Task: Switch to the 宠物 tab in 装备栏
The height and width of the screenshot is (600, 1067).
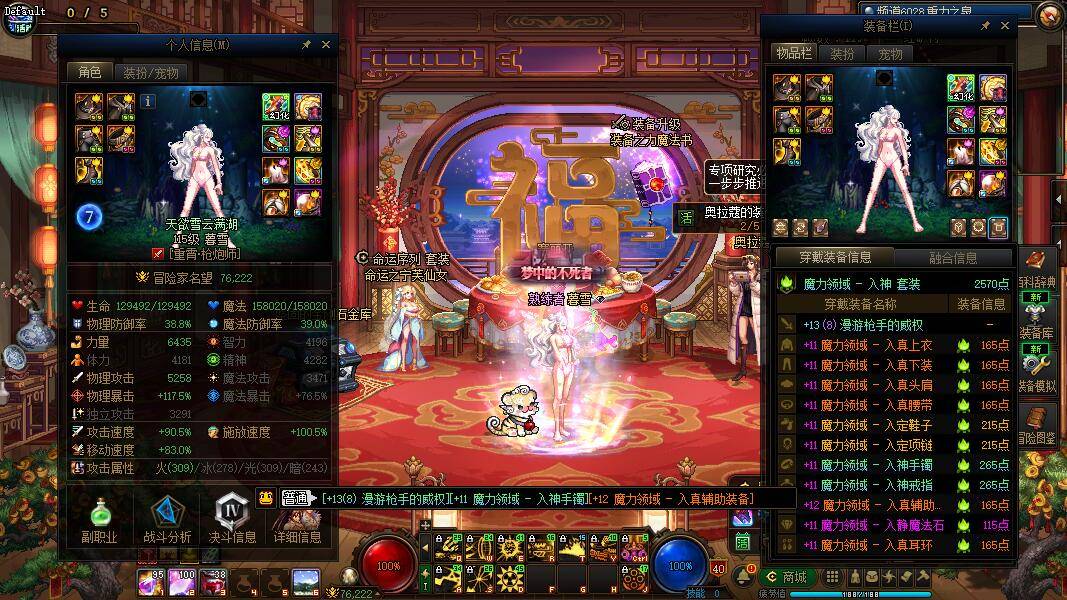Action: point(890,54)
